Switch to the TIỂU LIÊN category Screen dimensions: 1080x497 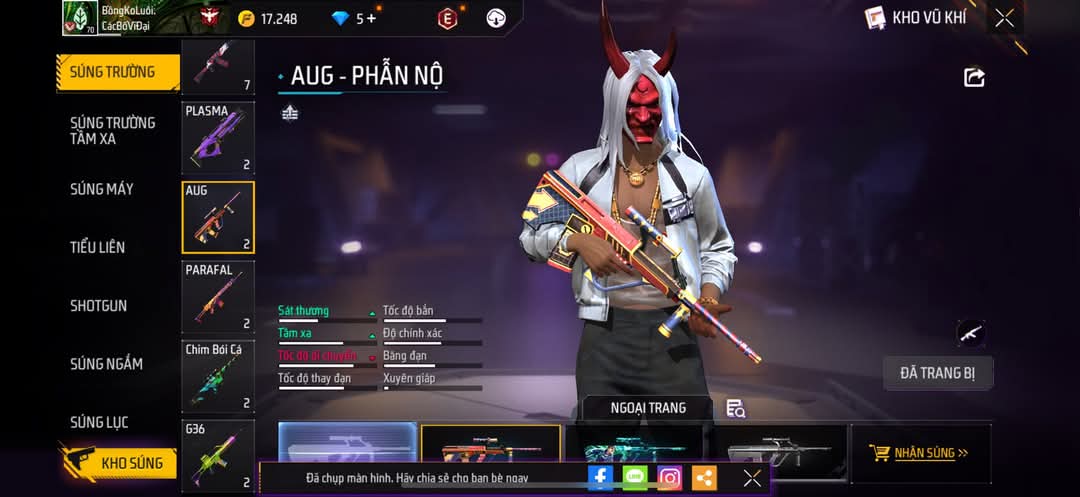(x=98, y=247)
